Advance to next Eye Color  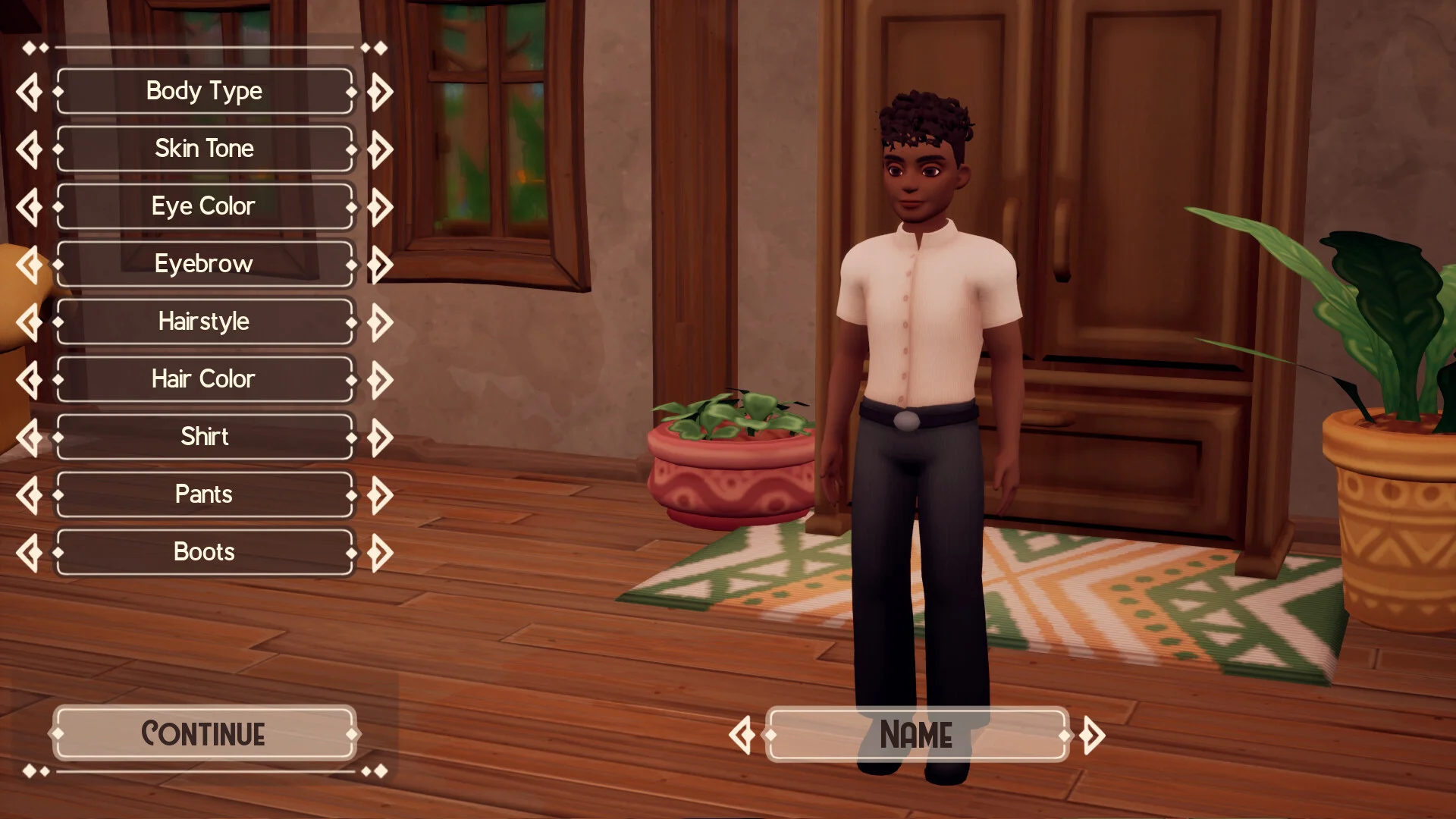click(x=380, y=207)
